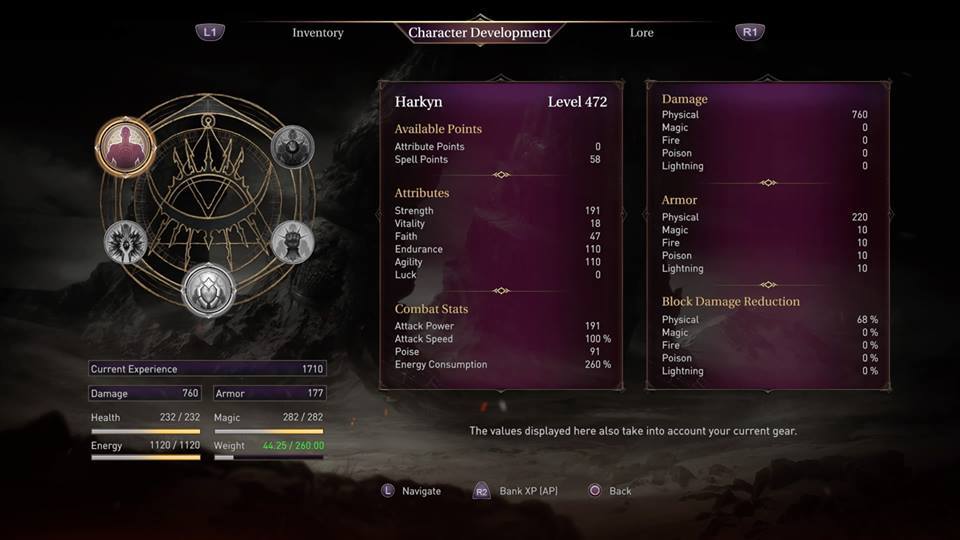Viewport: 960px width, 540px height.
Task: Select the Endurance attribute row
Action: pyautogui.click(x=497, y=250)
